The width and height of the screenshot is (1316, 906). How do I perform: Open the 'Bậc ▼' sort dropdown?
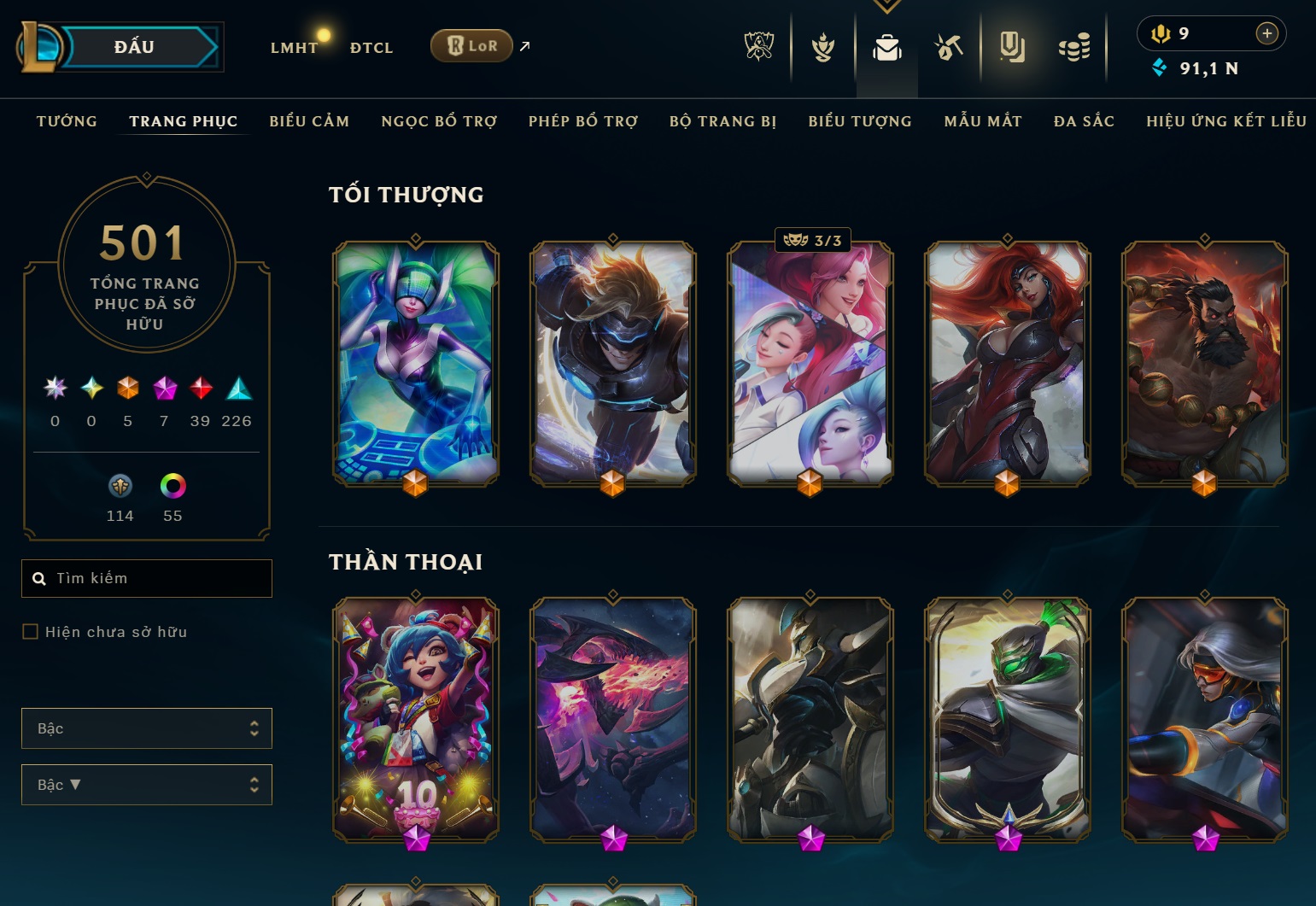146,784
